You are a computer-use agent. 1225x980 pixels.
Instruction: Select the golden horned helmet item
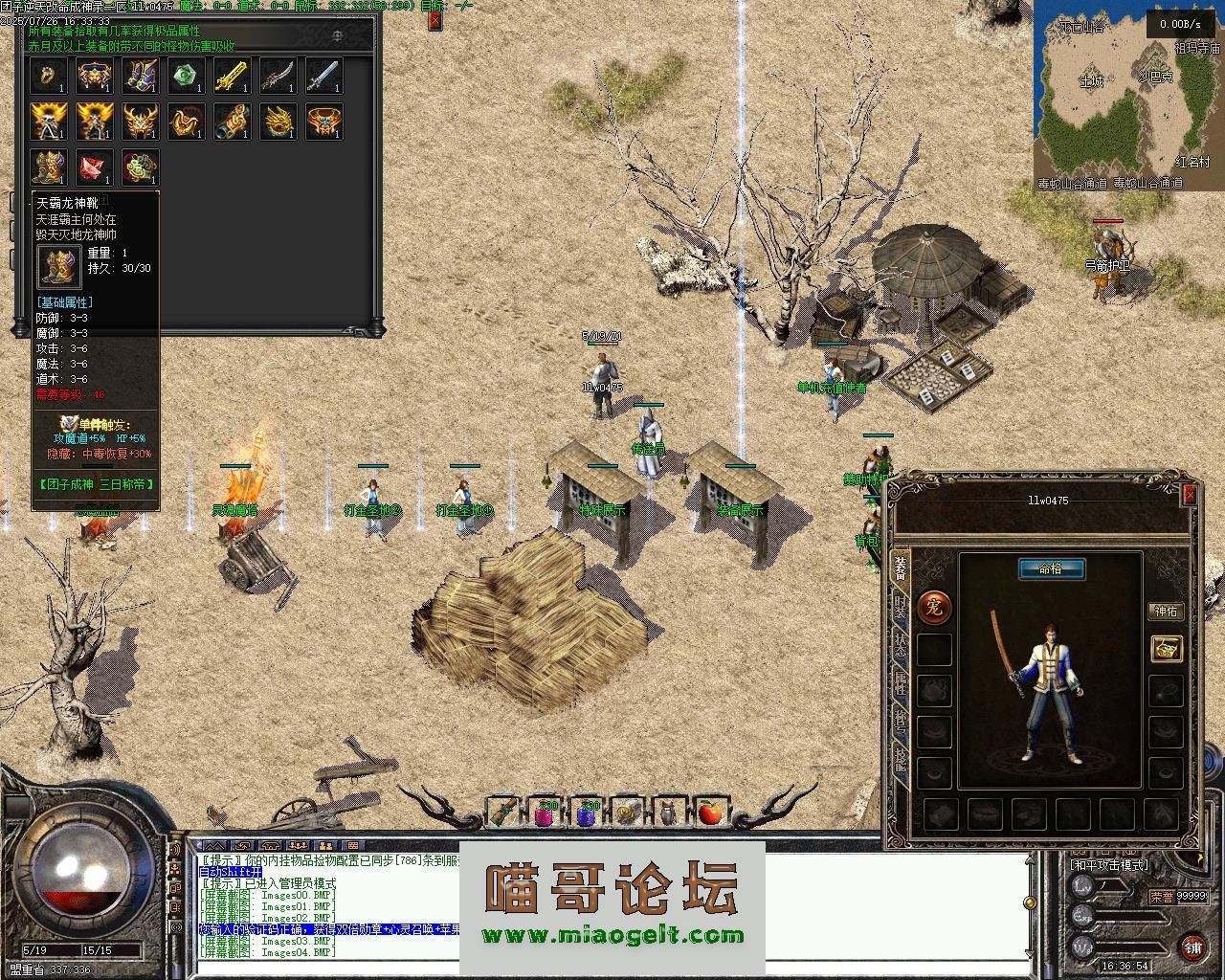141,122
